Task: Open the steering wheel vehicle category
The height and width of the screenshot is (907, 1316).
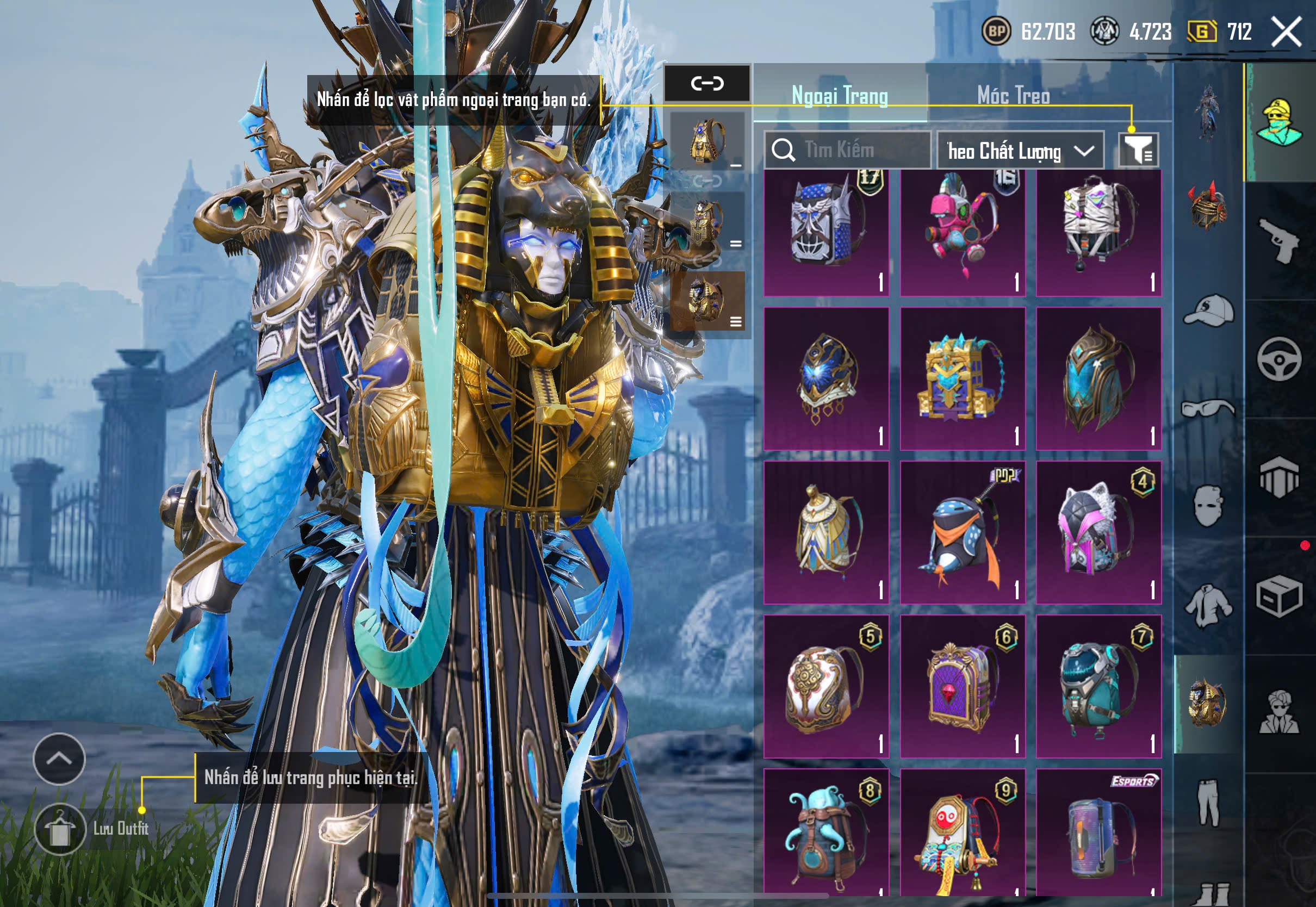Action: (1279, 359)
